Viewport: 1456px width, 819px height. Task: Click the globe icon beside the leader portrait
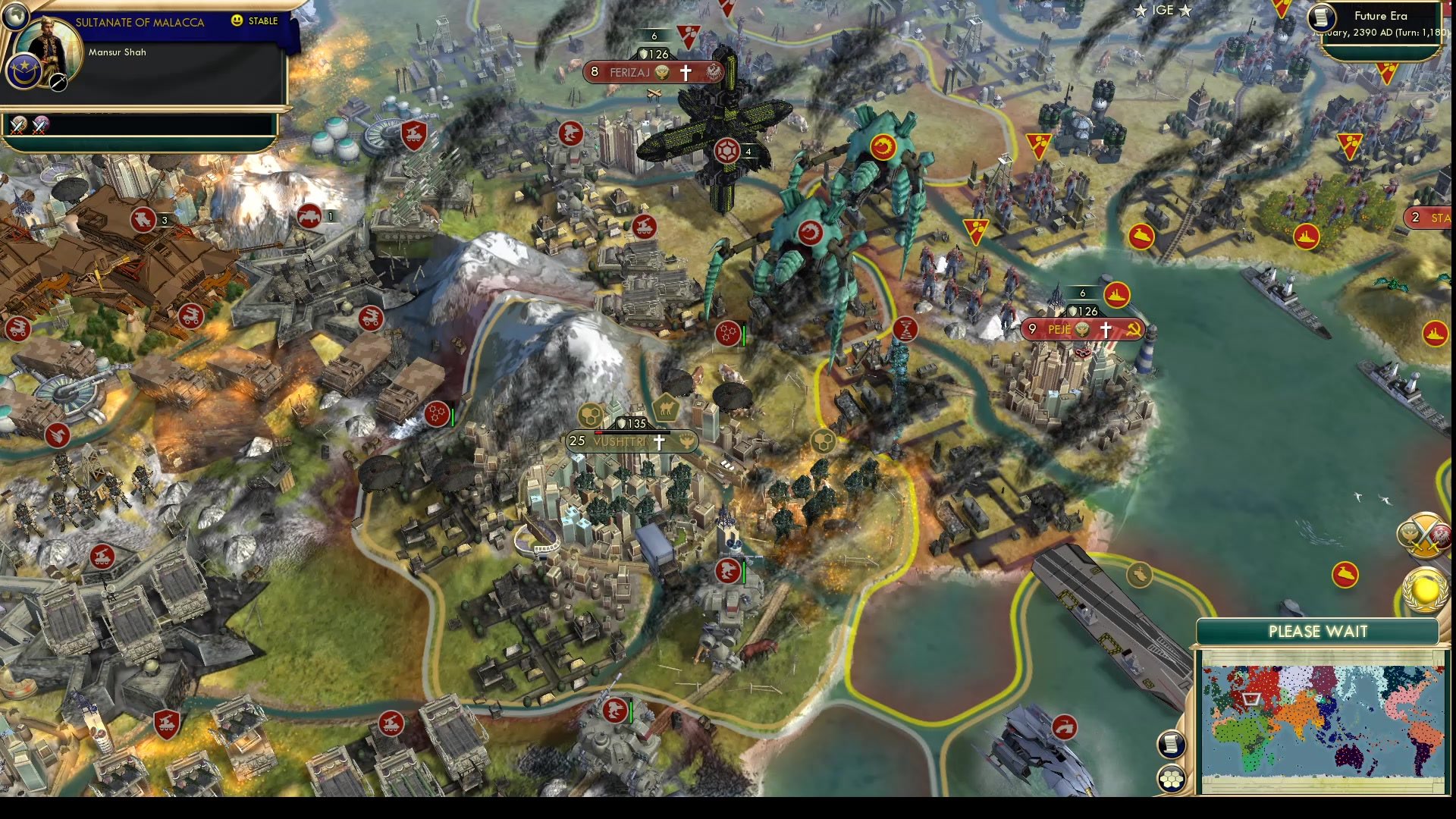point(16,17)
